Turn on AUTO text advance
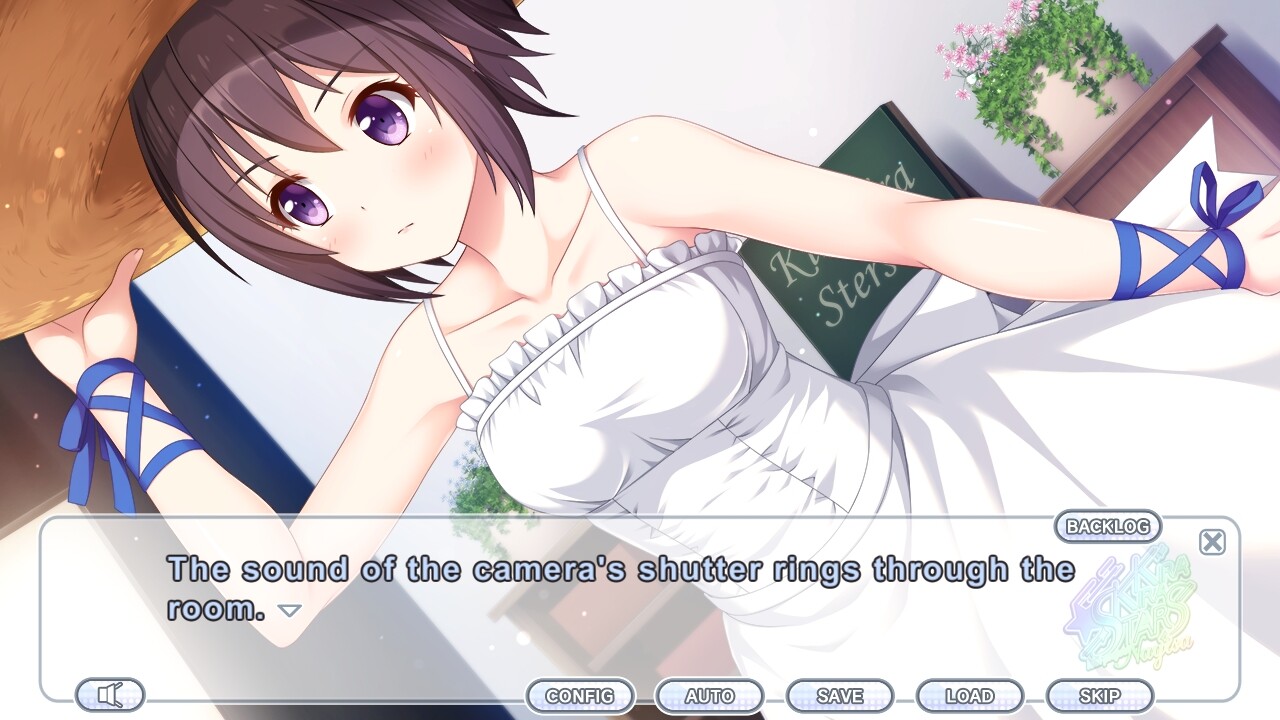1280x720 pixels. 709,695
